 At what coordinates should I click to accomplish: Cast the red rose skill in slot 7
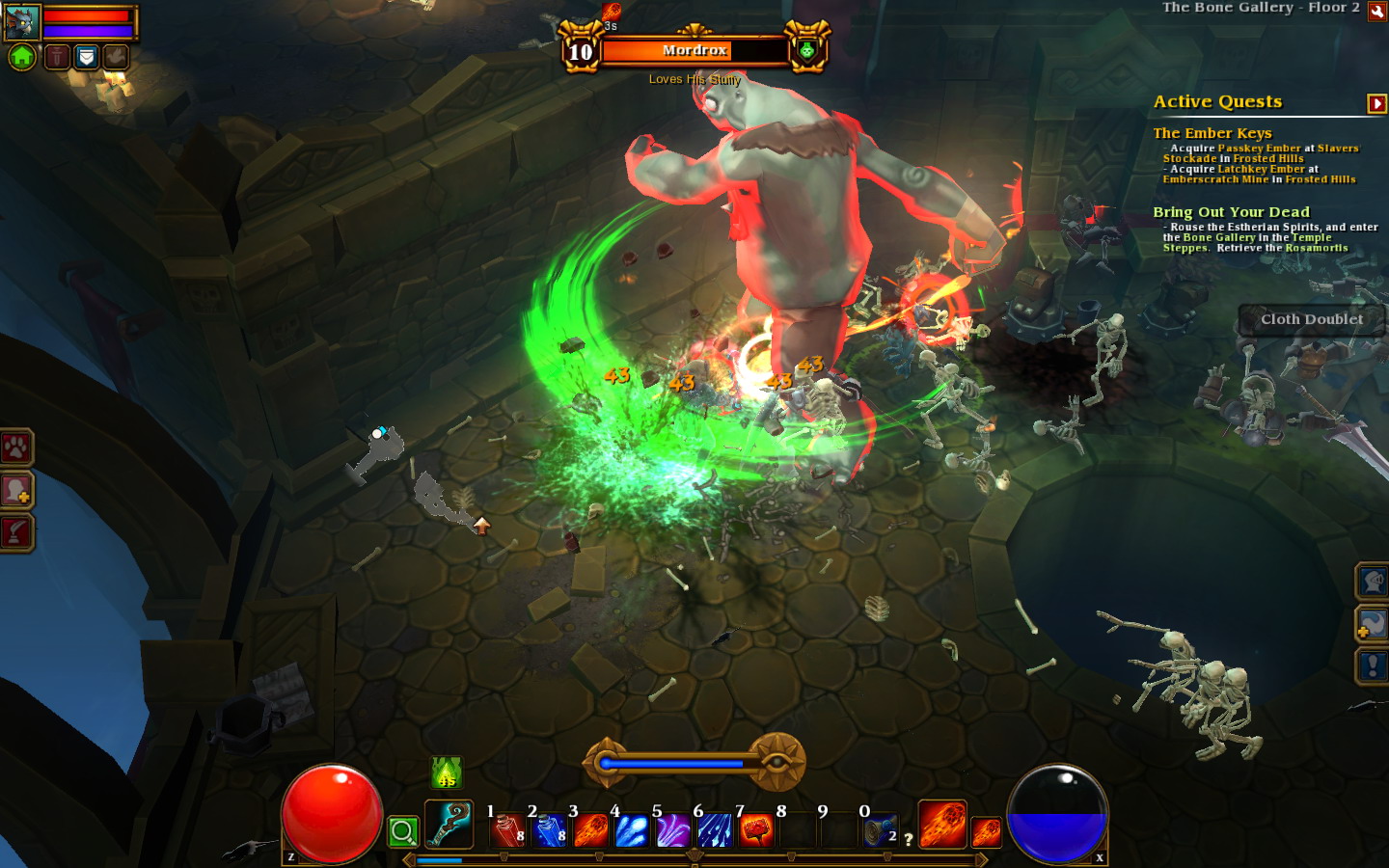pyautogui.click(x=756, y=830)
